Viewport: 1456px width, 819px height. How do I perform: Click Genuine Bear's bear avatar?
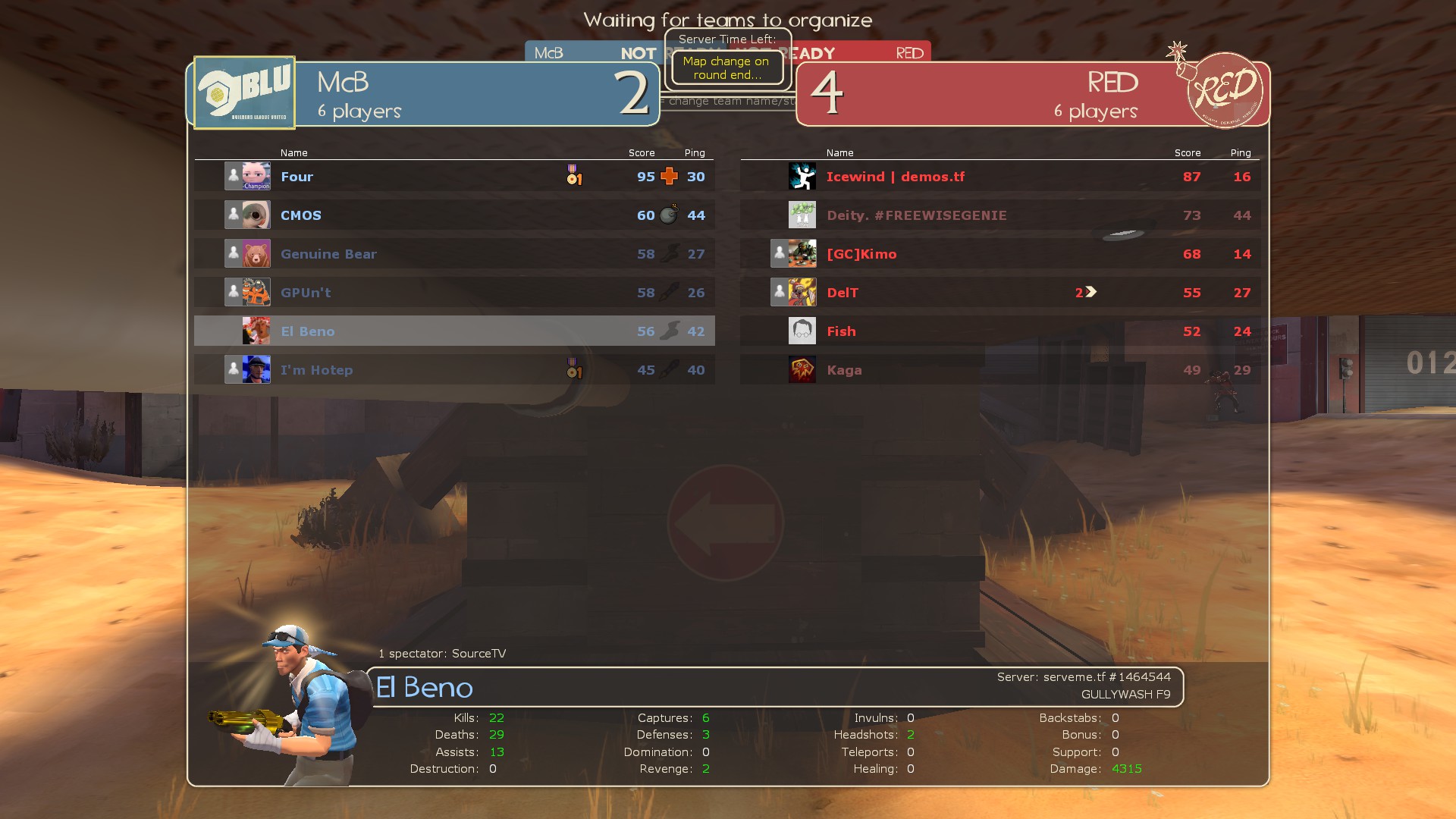[x=256, y=254]
